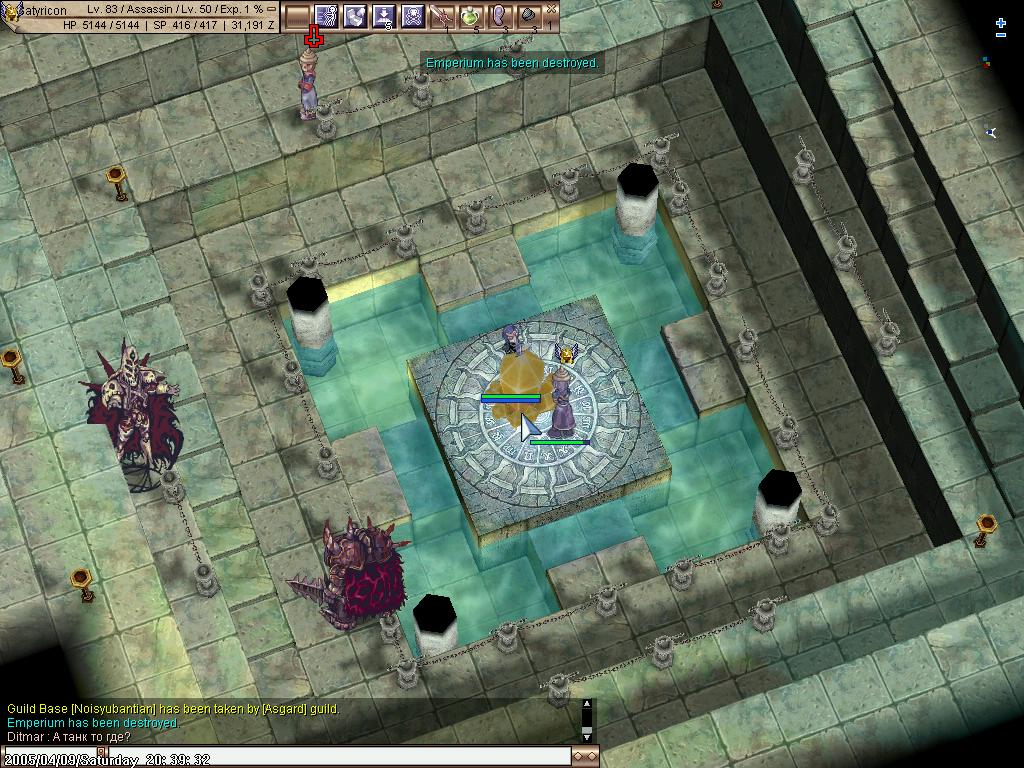
Task: Select the red sword item slot
Action: (441, 16)
